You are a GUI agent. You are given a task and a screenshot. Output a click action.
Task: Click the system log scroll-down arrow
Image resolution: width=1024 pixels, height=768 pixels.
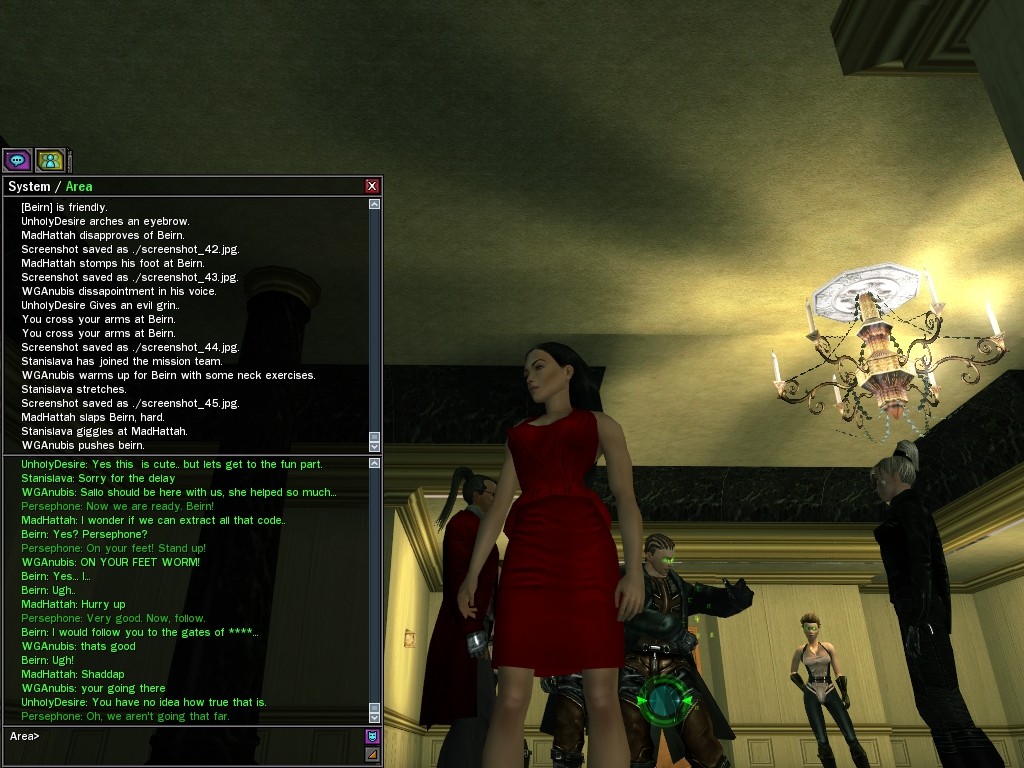click(374, 446)
